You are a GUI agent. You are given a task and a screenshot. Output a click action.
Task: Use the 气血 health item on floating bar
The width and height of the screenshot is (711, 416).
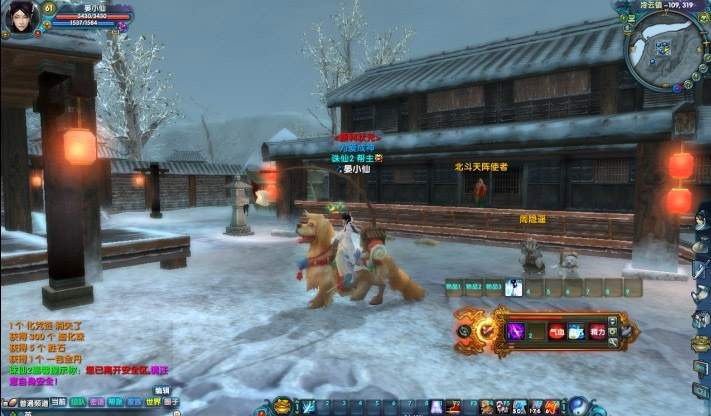(x=556, y=331)
